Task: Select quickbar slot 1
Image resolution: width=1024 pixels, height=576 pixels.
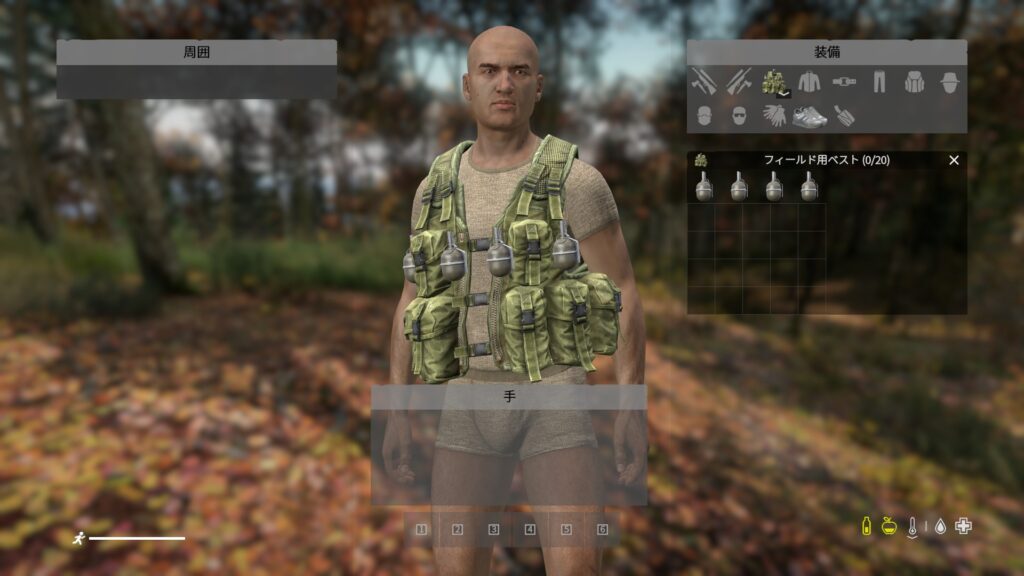Action: (x=421, y=530)
